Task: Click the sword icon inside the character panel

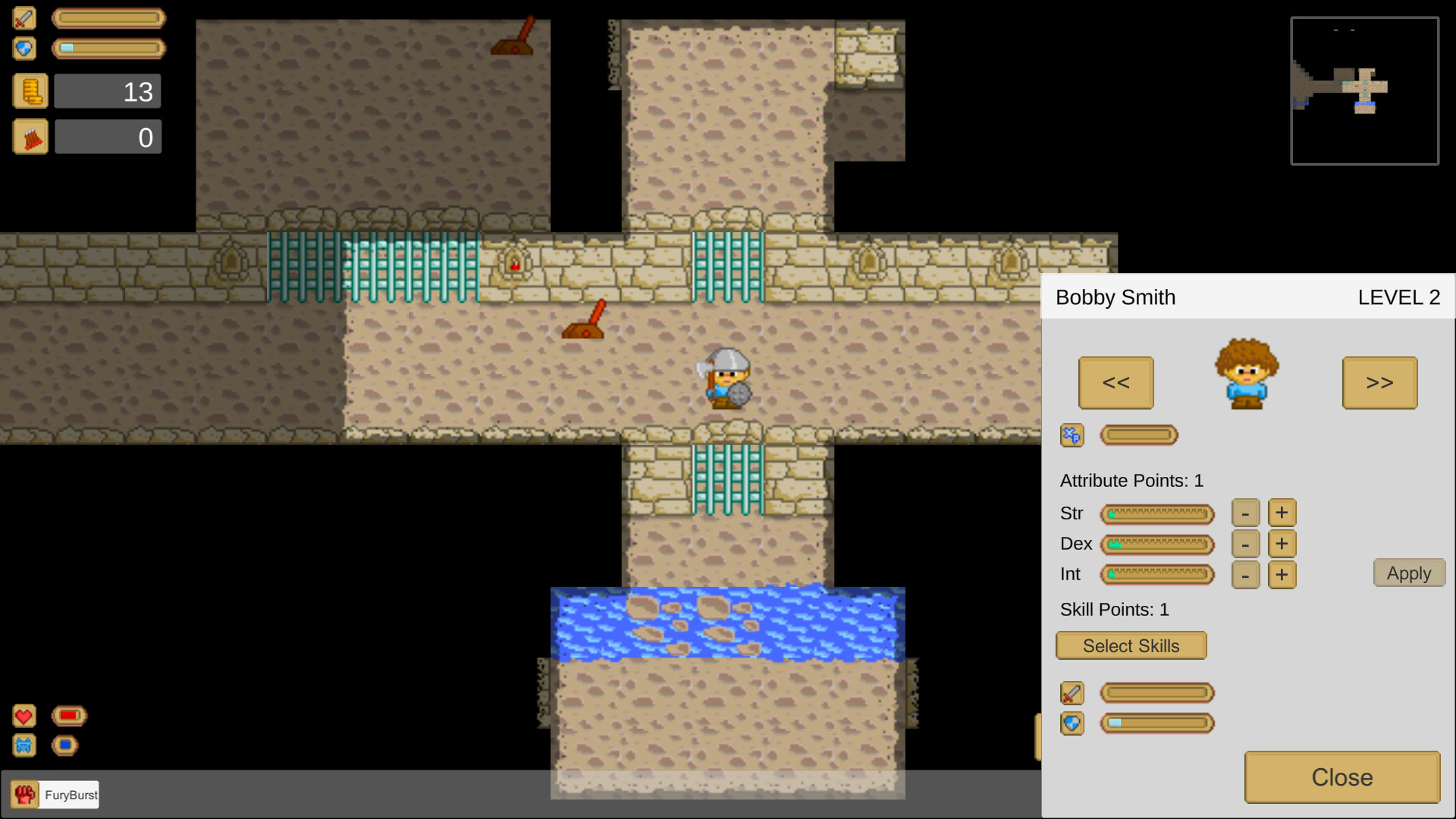Action: tap(1072, 692)
